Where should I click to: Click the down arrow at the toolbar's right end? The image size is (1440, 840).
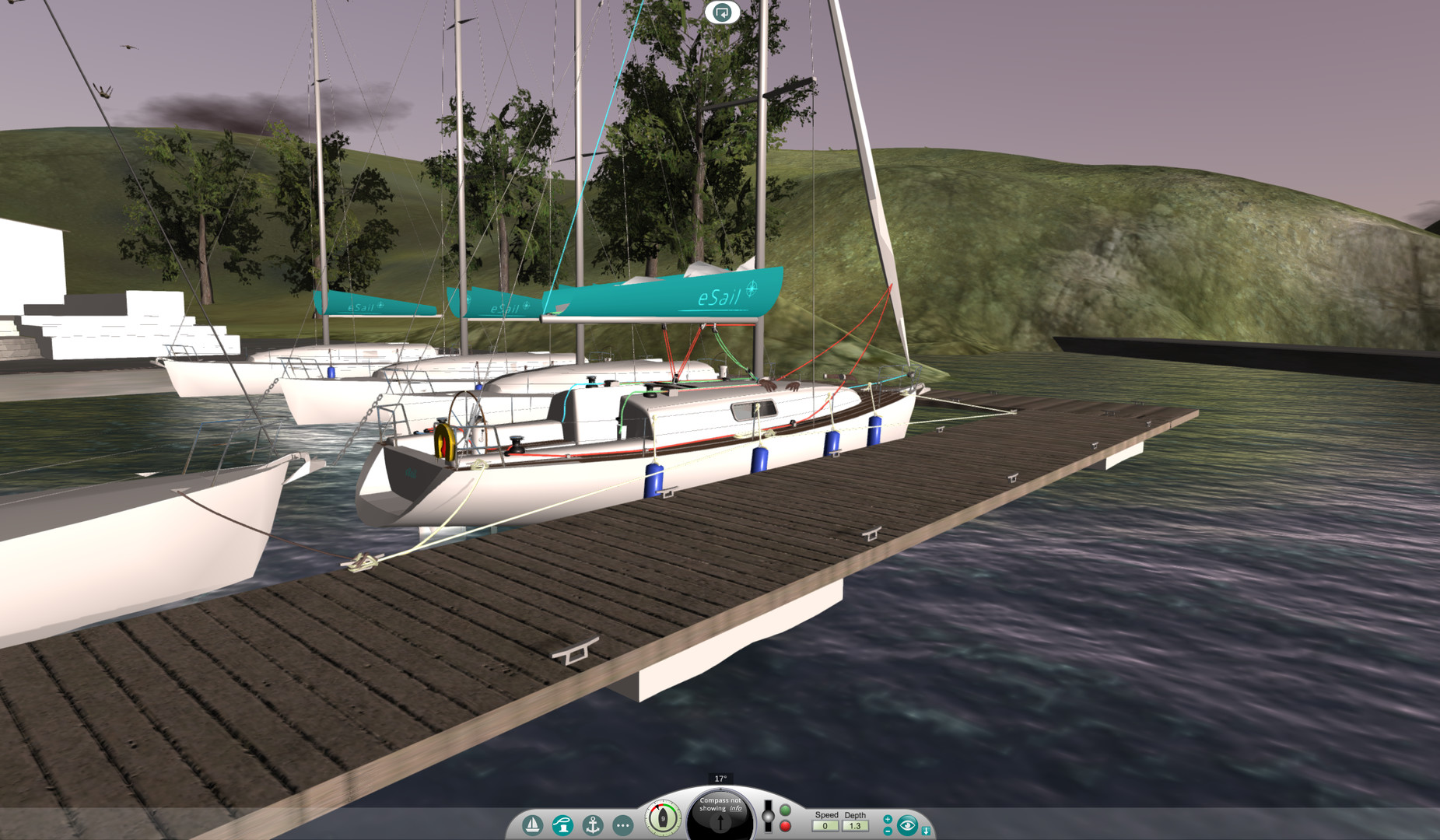pyautogui.click(x=926, y=831)
